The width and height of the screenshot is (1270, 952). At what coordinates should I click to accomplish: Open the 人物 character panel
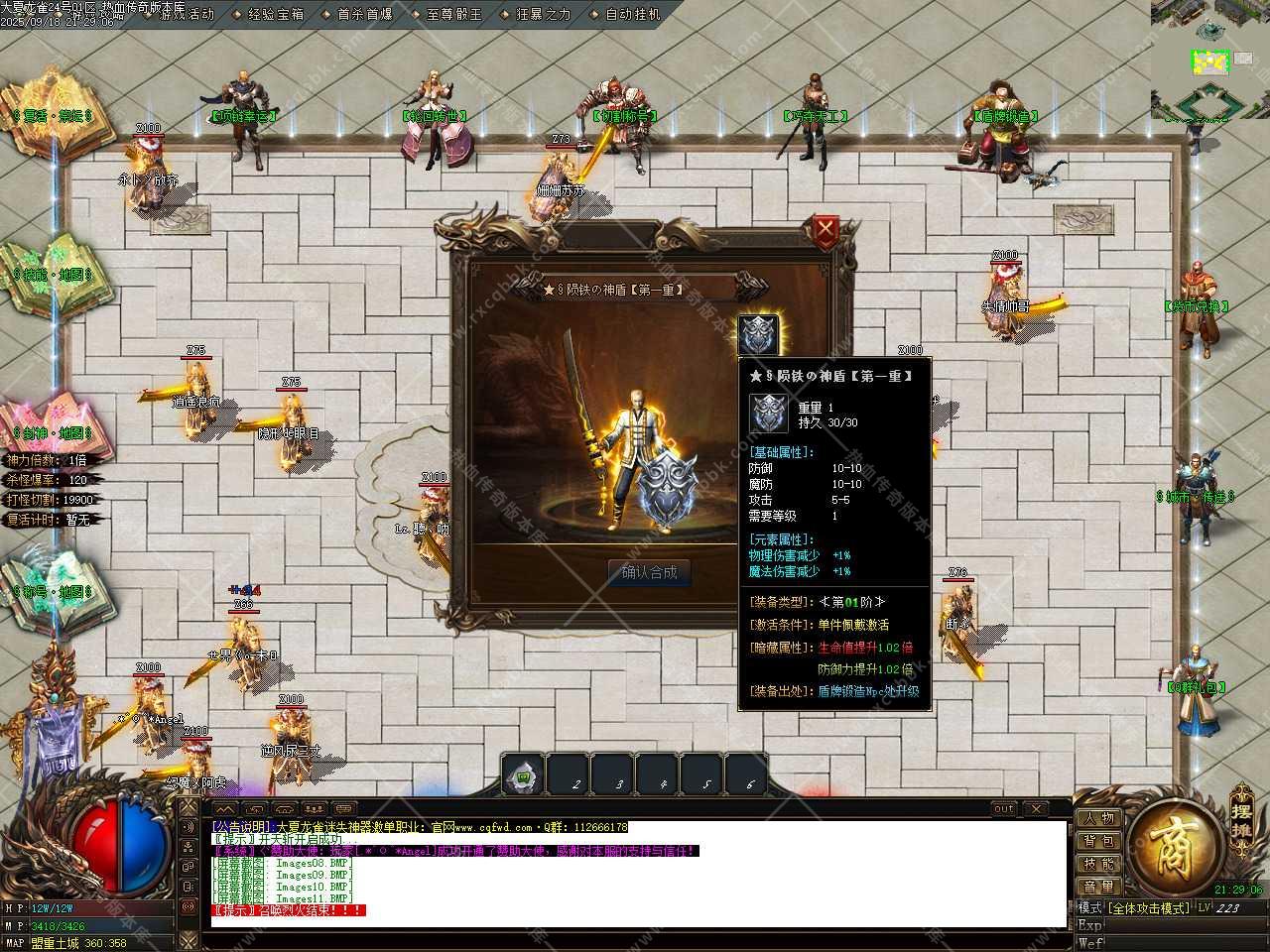[x=1099, y=819]
